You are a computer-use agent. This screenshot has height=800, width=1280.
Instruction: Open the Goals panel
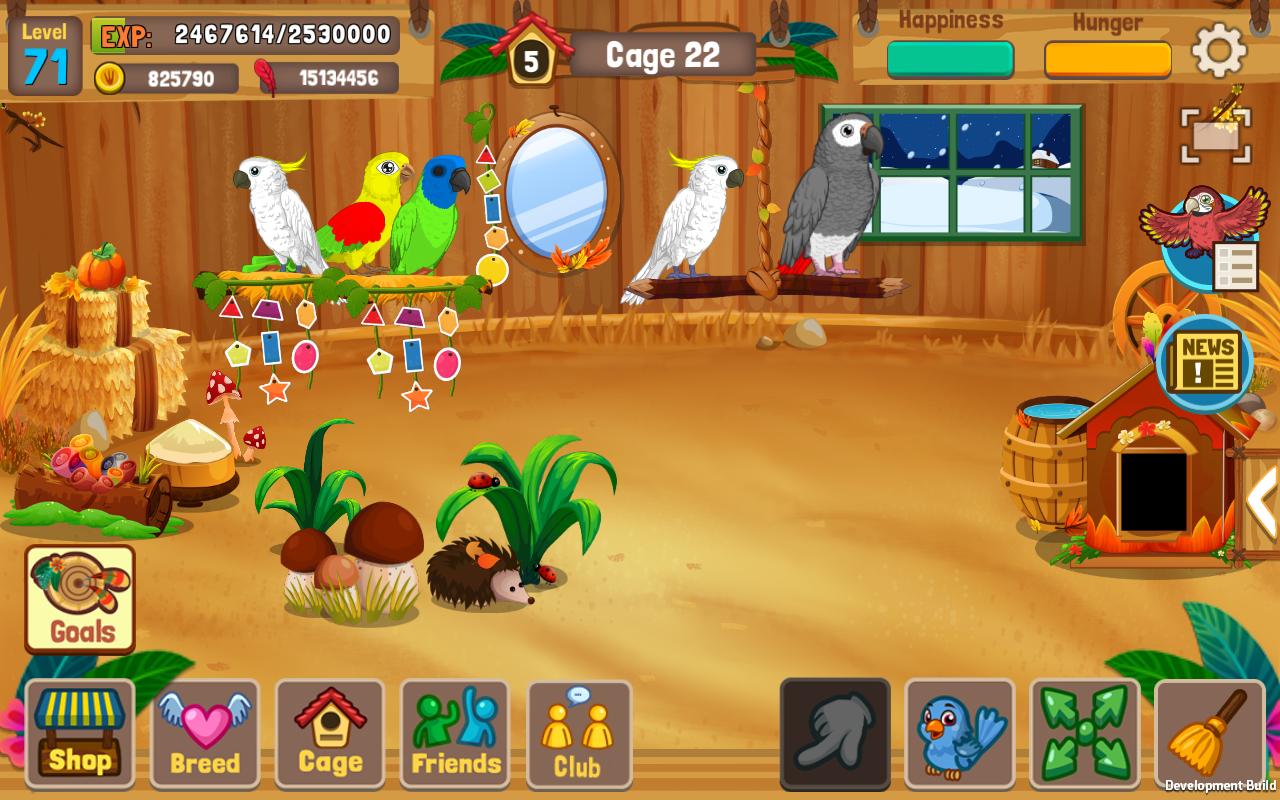tap(79, 600)
